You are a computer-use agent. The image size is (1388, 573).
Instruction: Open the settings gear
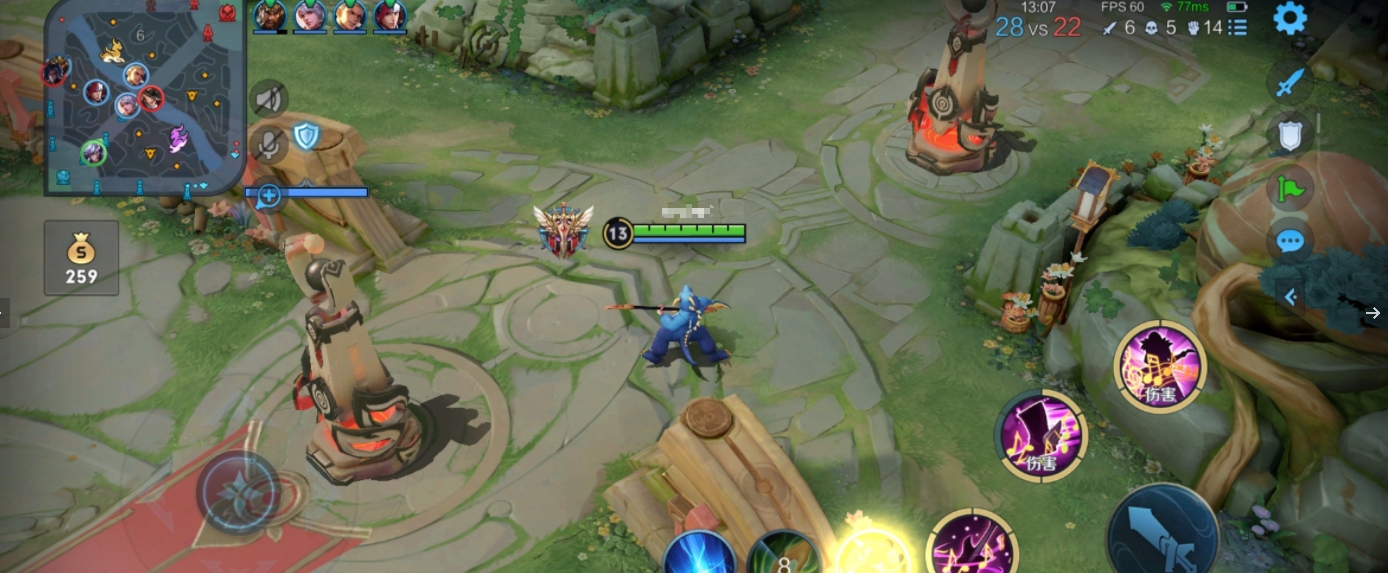(1290, 19)
